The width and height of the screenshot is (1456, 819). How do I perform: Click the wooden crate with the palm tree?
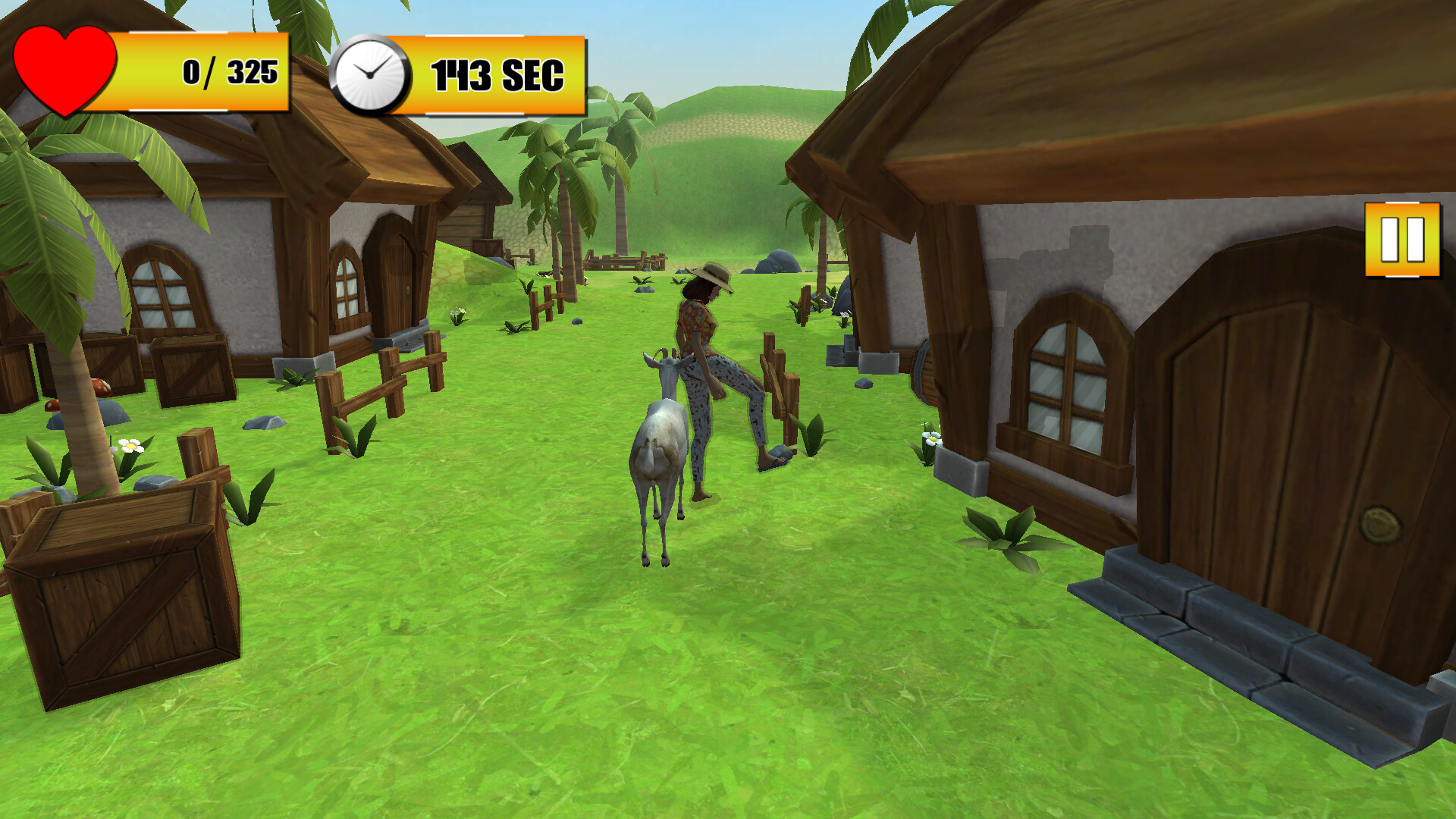tap(121, 599)
